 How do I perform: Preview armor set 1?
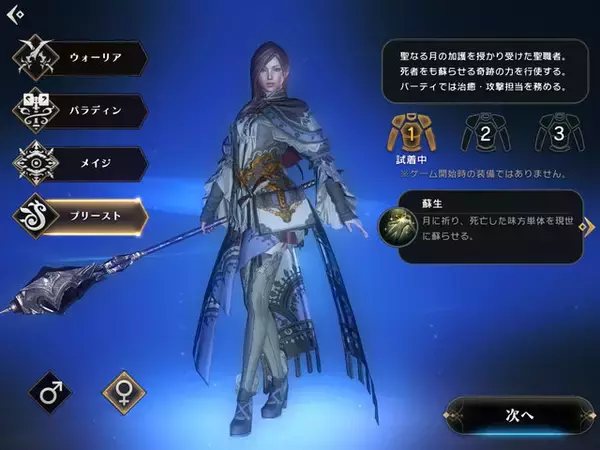pyautogui.click(x=412, y=131)
